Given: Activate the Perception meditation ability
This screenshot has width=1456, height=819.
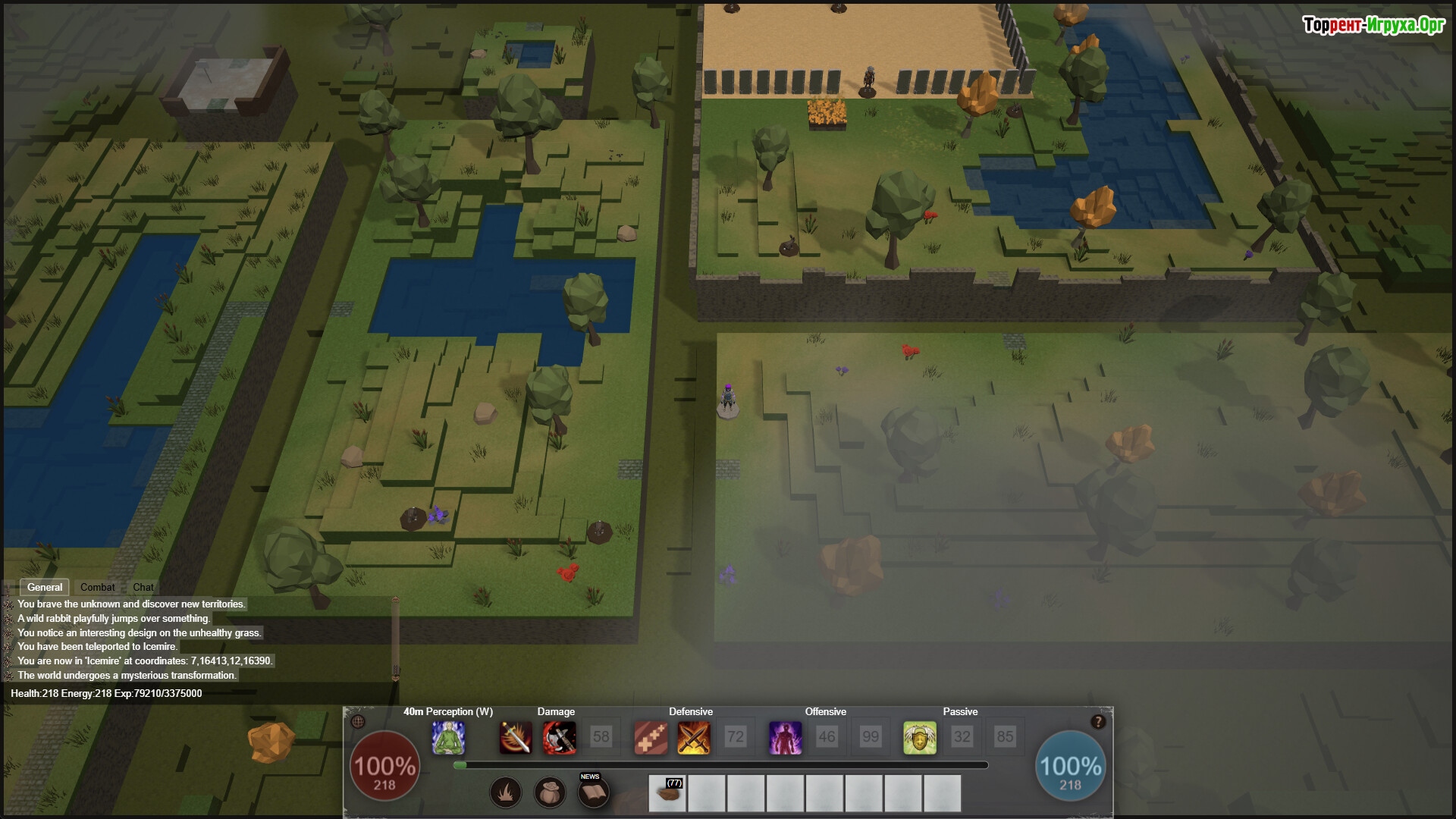Looking at the screenshot, I should click(448, 737).
